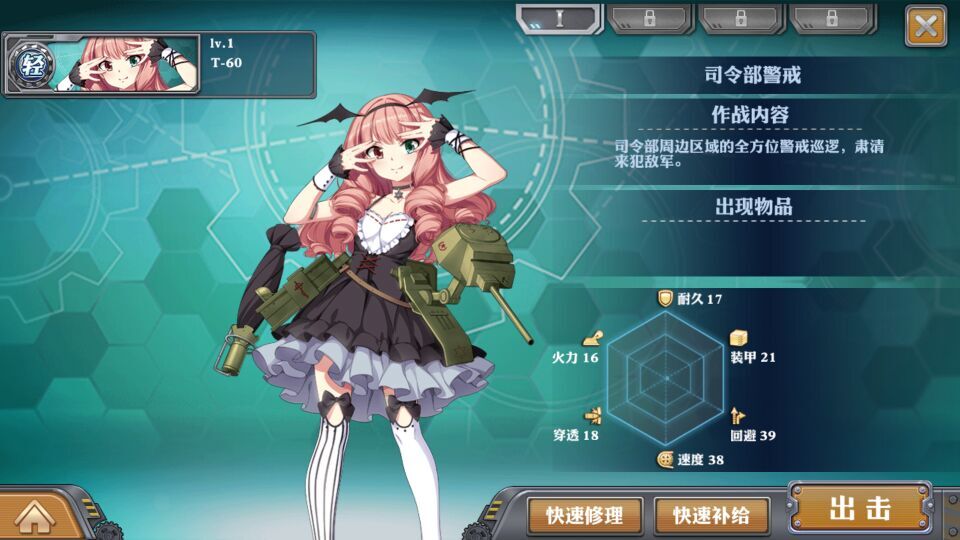Select the T-60 unit card
This screenshot has width=960, height=540.
click(x=160, y=64)
